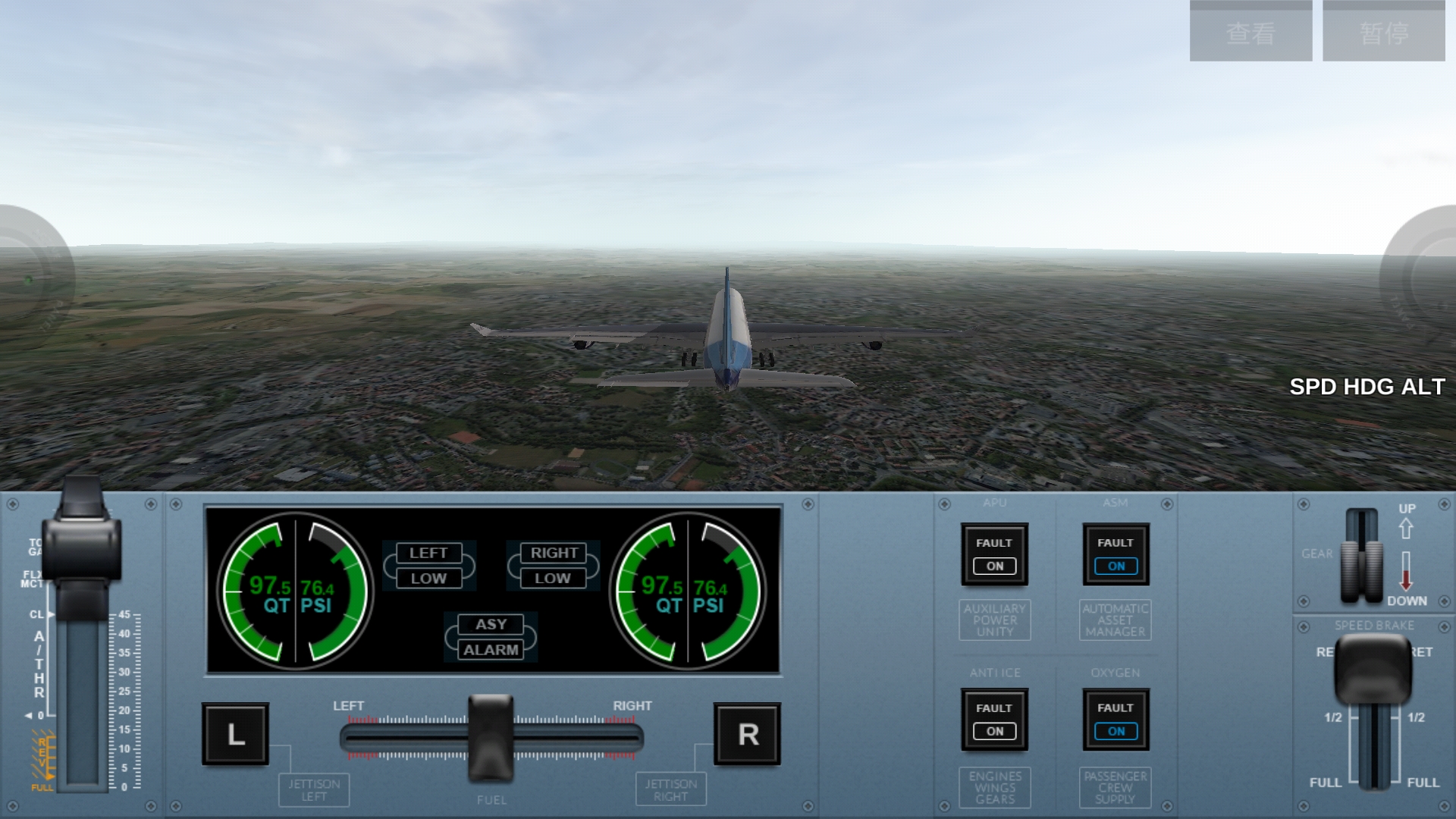The height and width of the screenshot is (819, 1456).
Task: Open the 查看 view button
Action: point(1250,32)
